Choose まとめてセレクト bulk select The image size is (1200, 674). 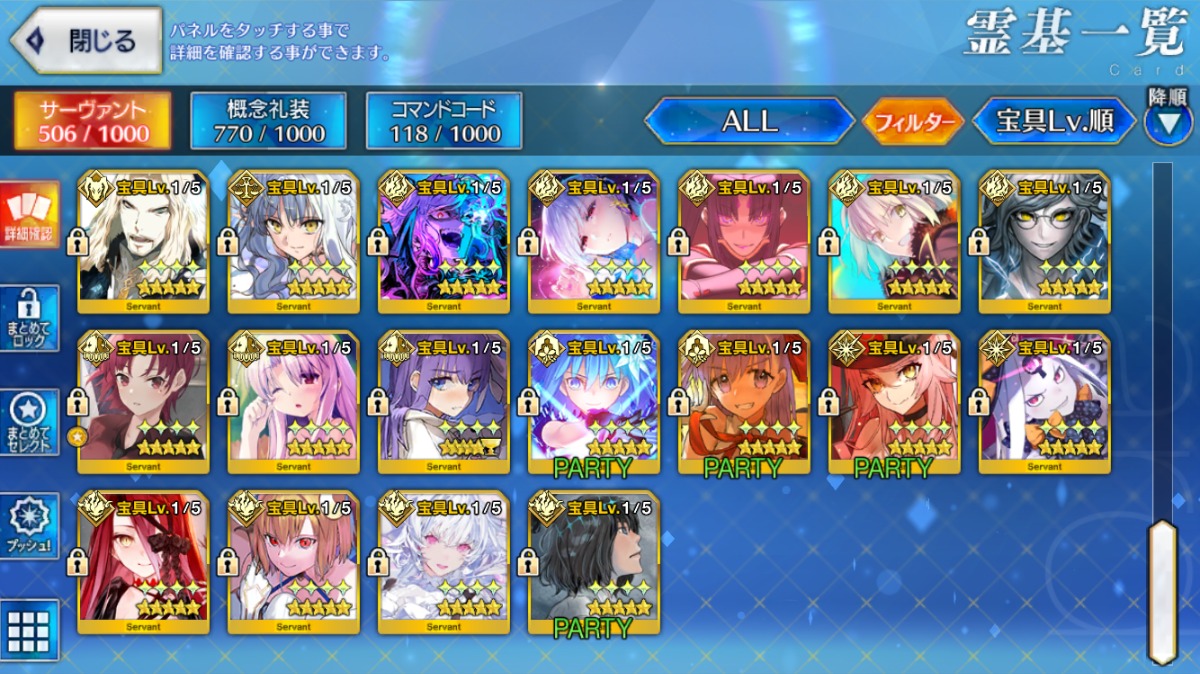(x=29, y=422)
